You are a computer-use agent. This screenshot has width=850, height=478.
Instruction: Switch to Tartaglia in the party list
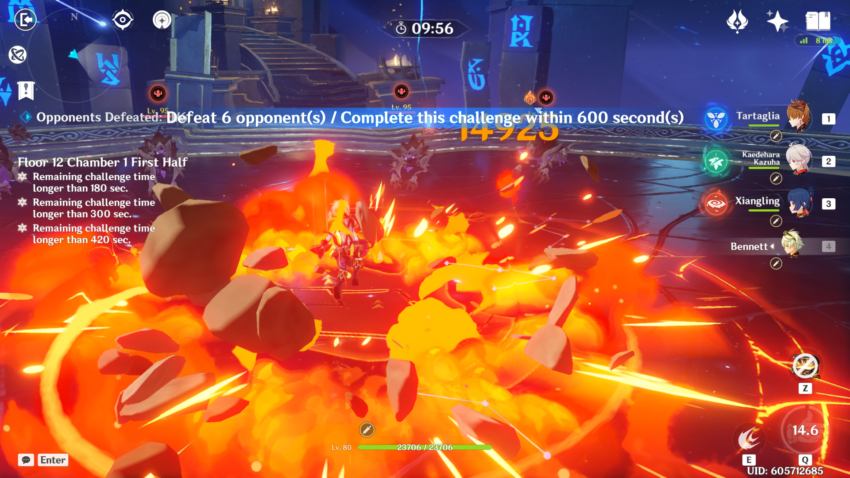pyautogui.click(x=797, y=117)
